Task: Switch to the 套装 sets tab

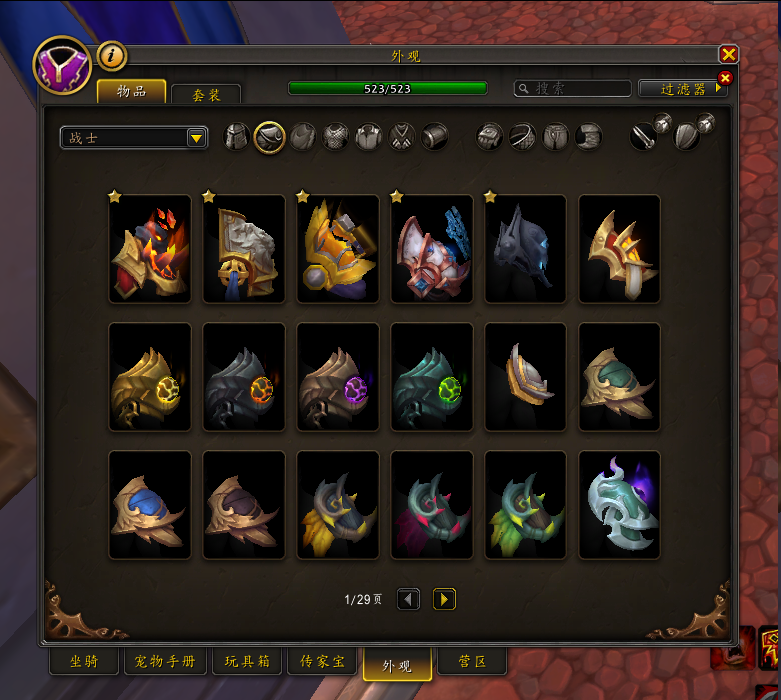Action: click(x=205, y=94)
